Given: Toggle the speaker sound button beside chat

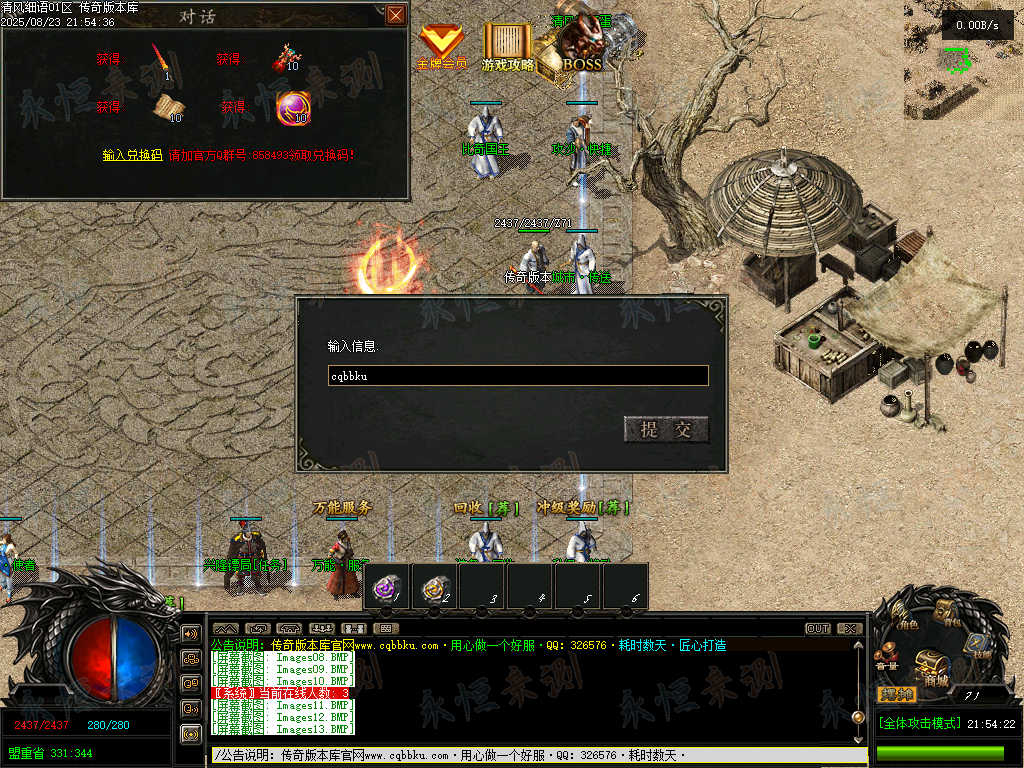Looking at the screenshot, I should coord(190,634).
